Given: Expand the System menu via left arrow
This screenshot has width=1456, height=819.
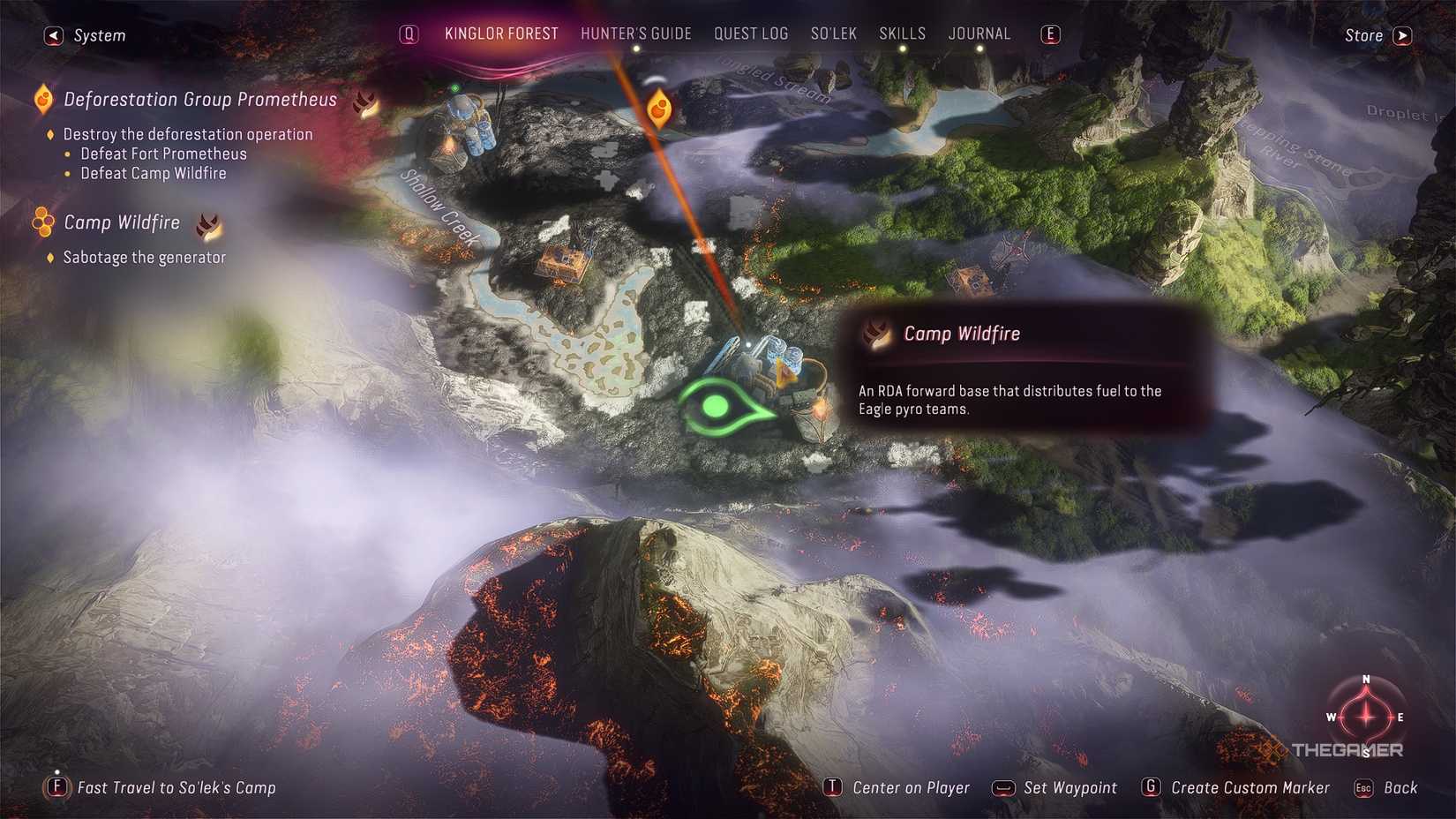Looking at the screenshot, I should (x=52, y=34).
